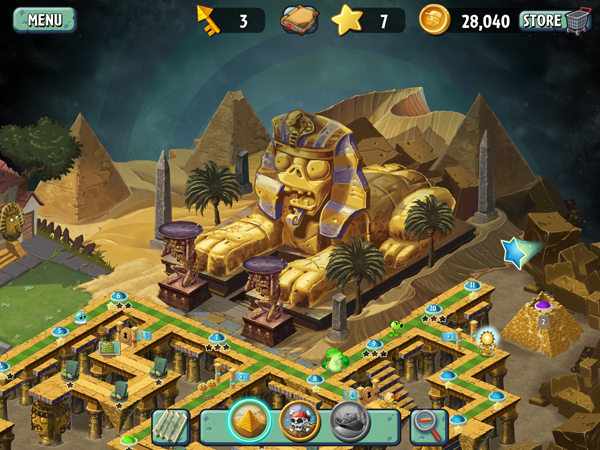Image resolution: width=600 pixels, height=450 pixels.
Task: Choose the locked cowboy hat world
Action: [350, 421]
